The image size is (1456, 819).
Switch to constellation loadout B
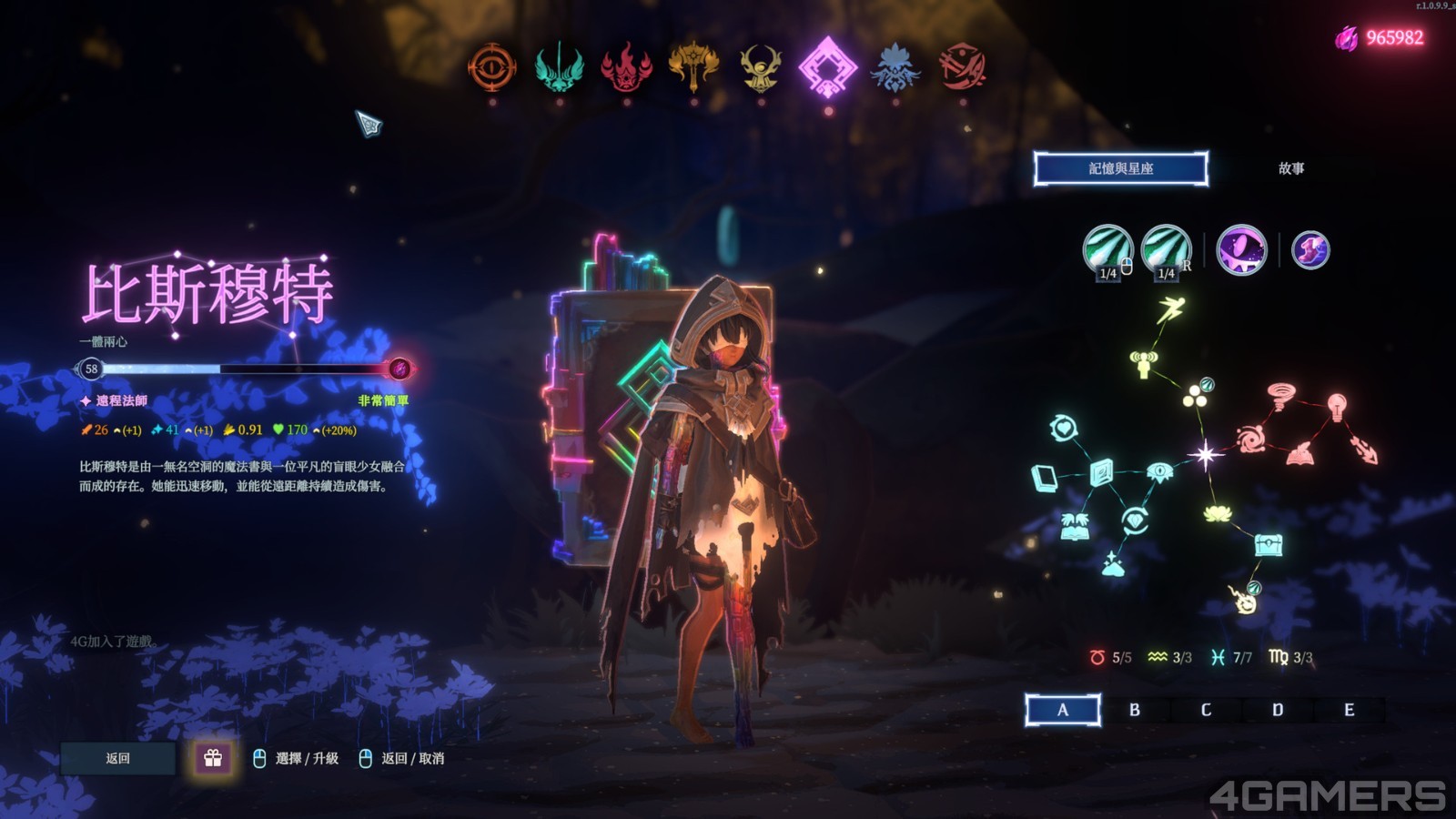coord(1135,710)
